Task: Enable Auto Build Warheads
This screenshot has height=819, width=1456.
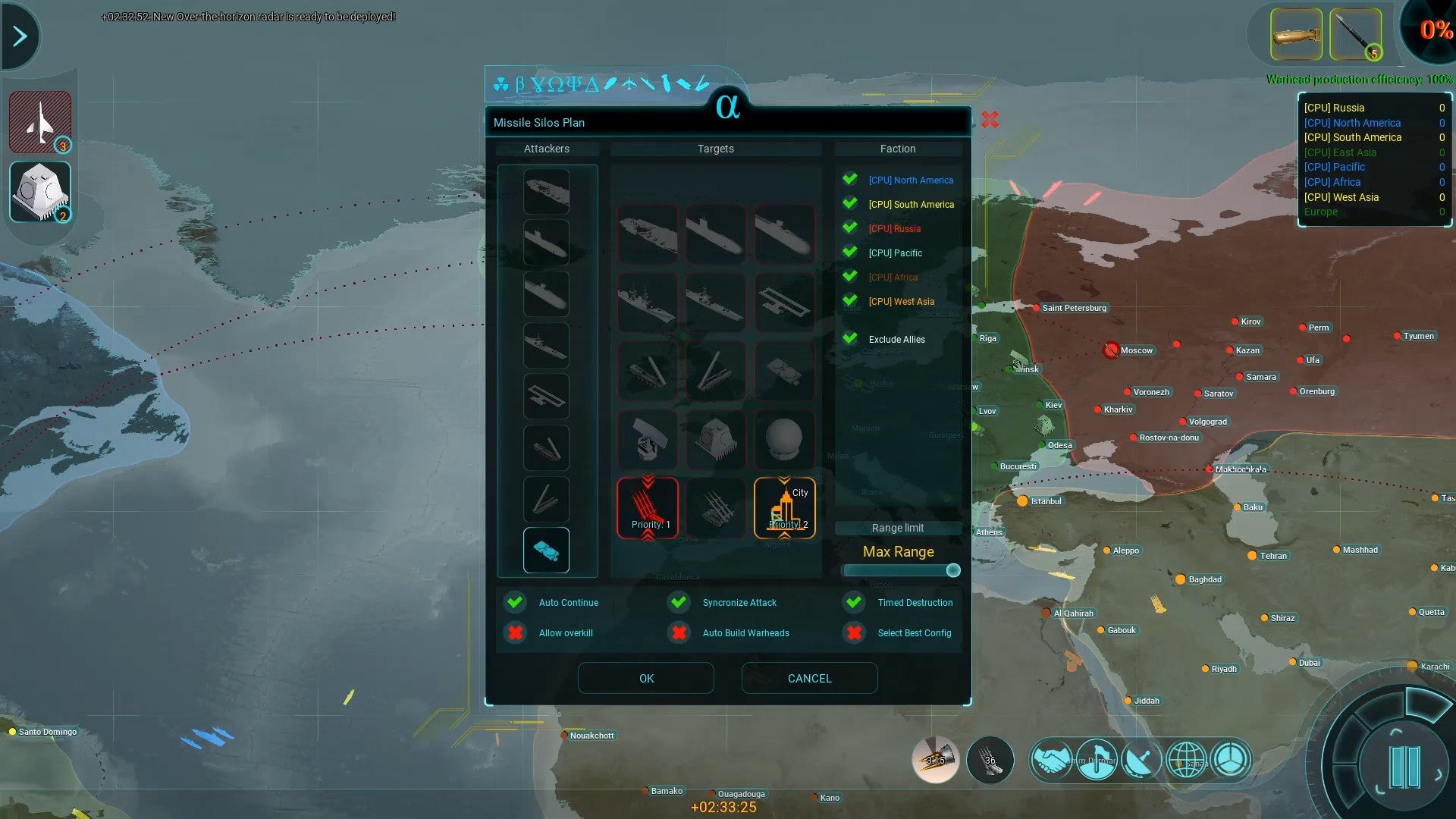Action: (679, 632)
